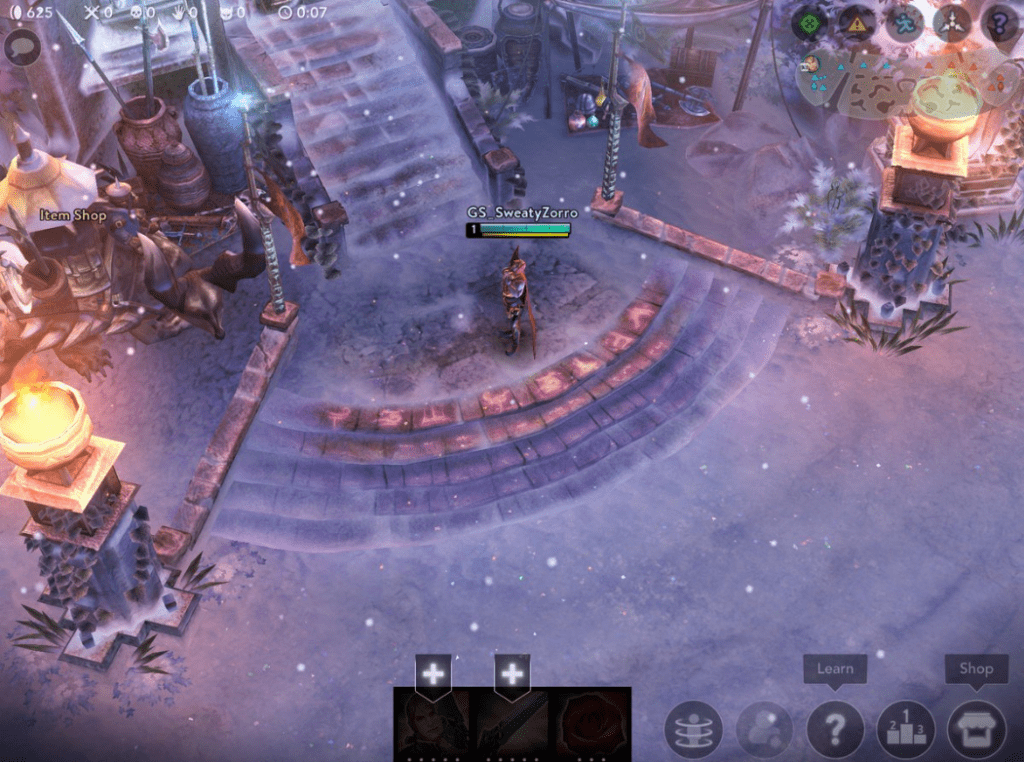Activate the sword ability slot
Image resolution: width=1024 pixels, height=762 pixels.
(x=512, y=722)
